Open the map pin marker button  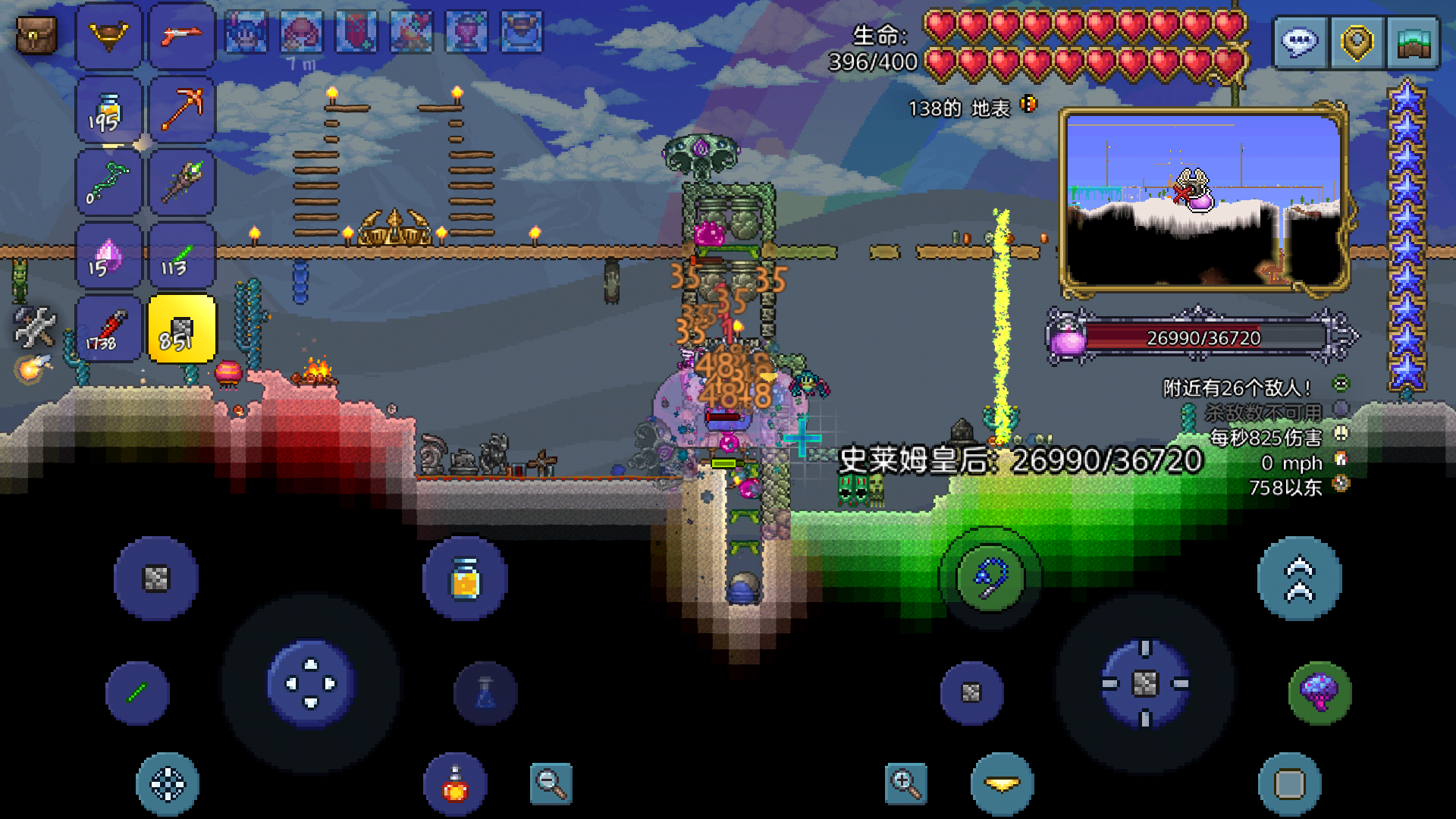click(x=1356, y=42)
